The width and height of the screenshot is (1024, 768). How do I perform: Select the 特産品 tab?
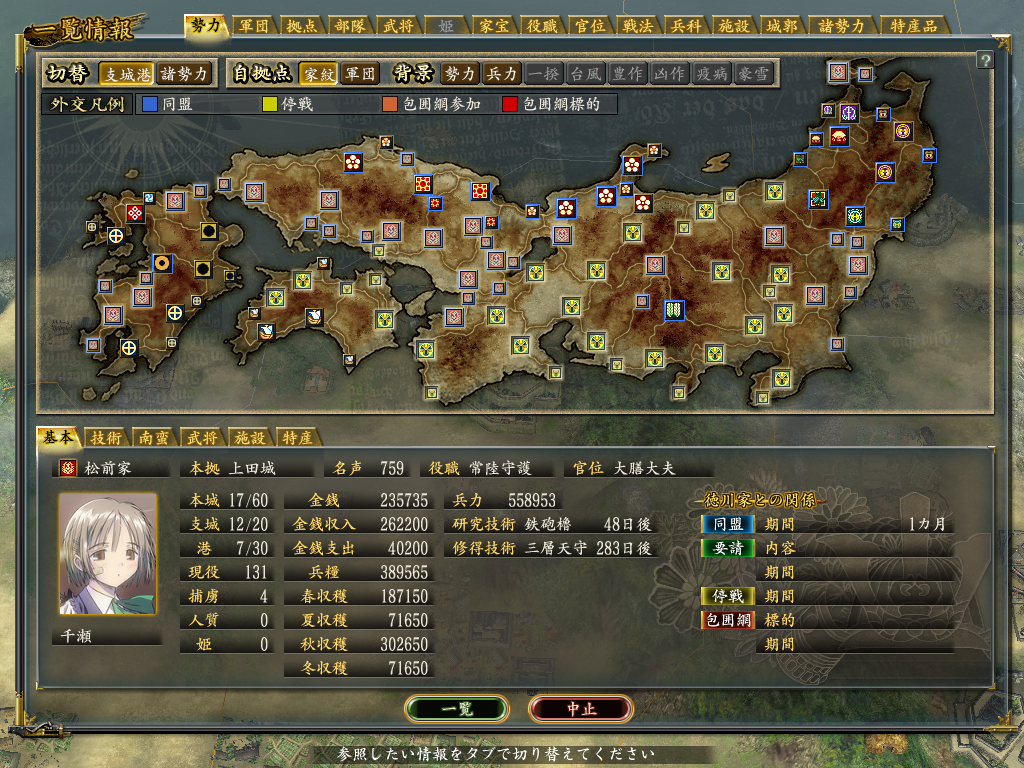[x=914, y=26]
